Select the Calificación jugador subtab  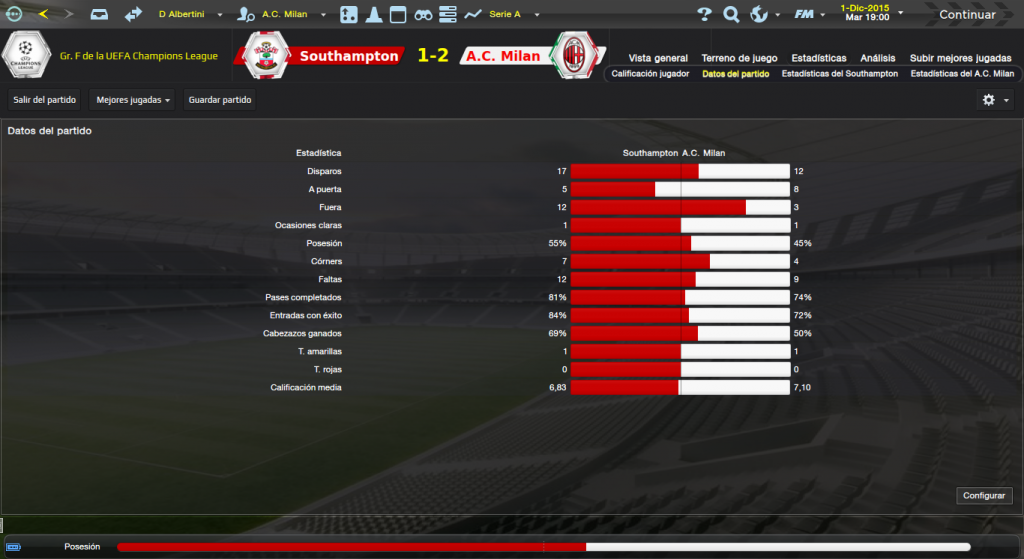tap(650, 74)
